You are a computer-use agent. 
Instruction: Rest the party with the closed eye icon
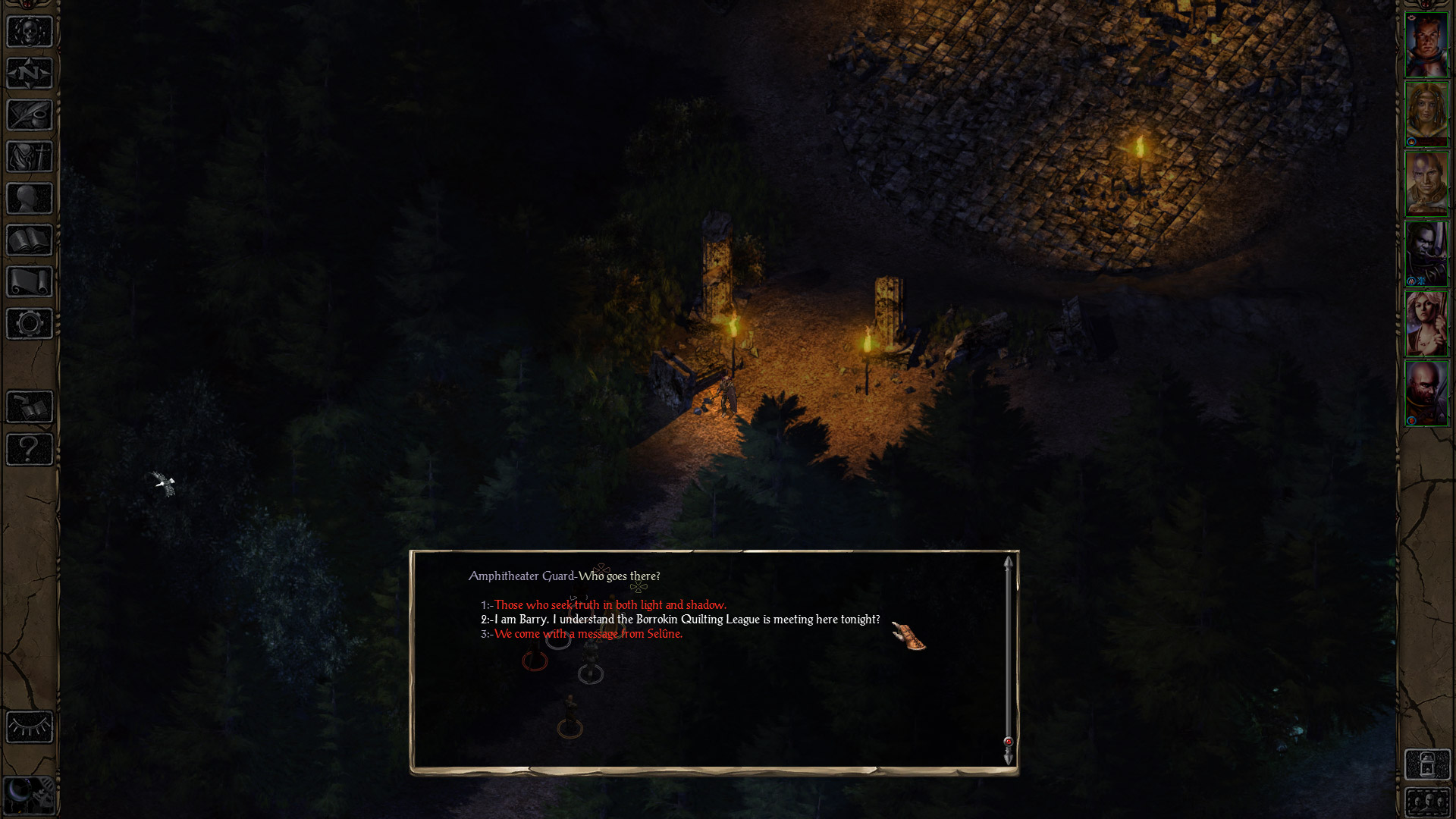click(30, 727)
